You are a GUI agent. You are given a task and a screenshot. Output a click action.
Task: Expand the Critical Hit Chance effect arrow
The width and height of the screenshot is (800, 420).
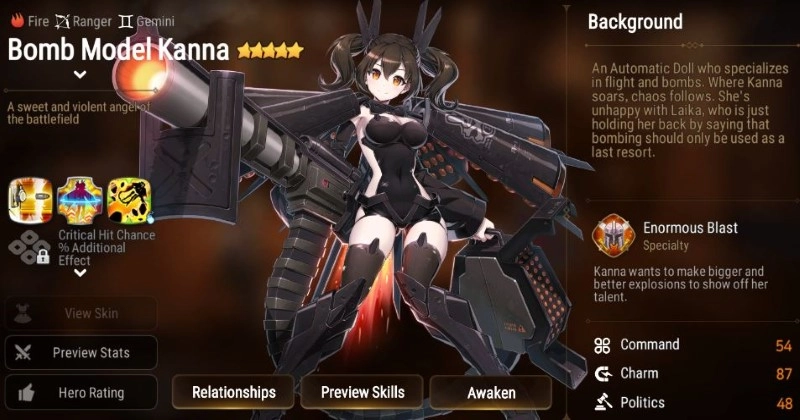(80, 272)
